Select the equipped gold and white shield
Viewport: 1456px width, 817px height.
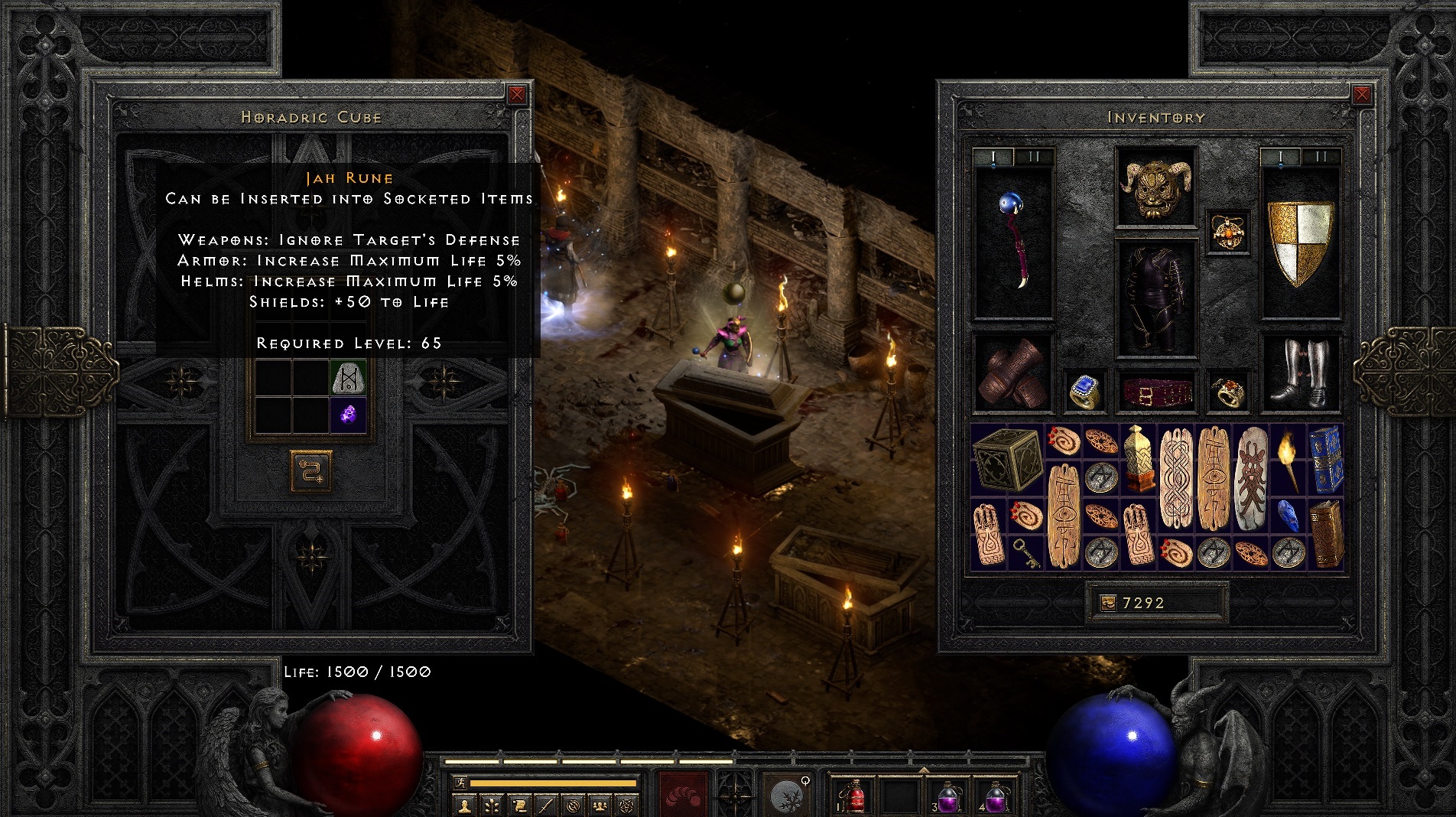point(1300,242)
